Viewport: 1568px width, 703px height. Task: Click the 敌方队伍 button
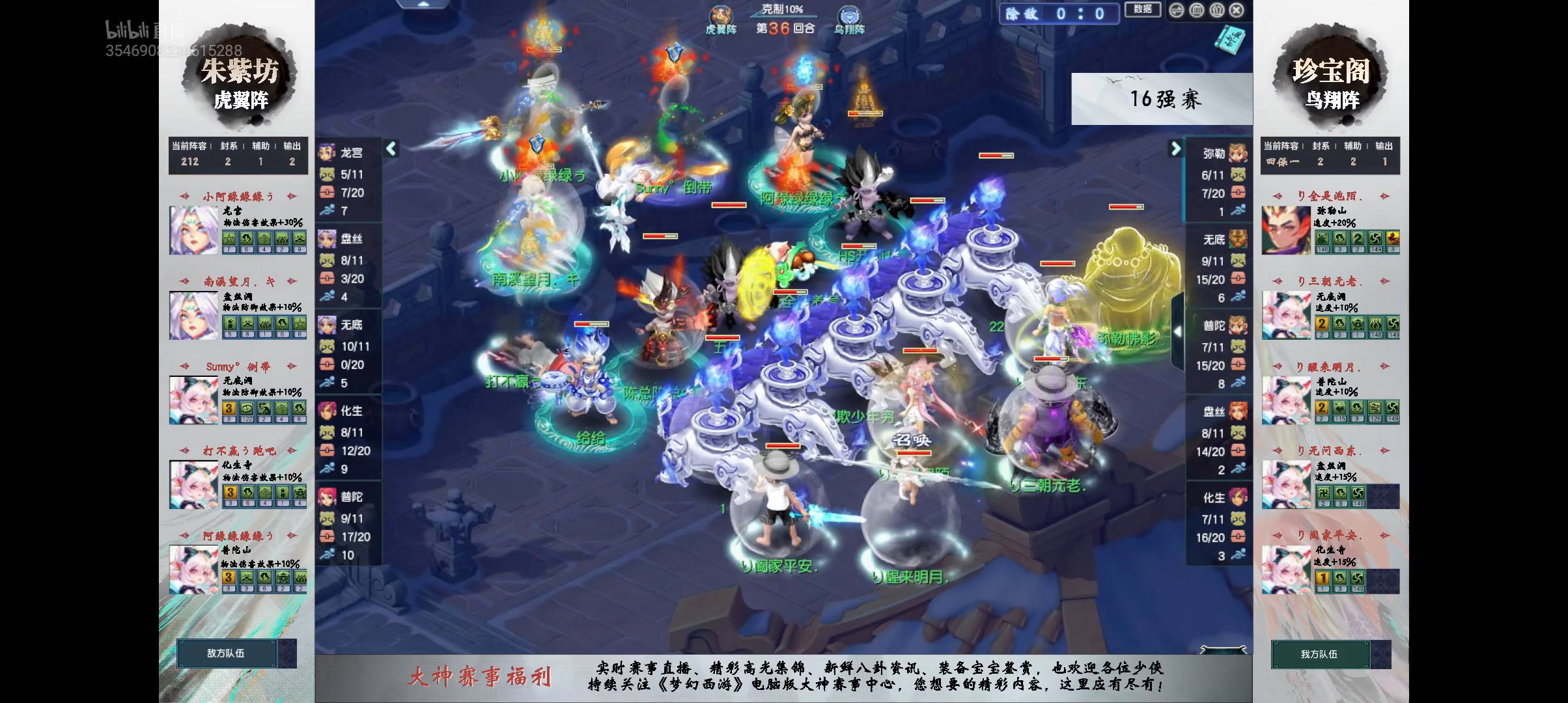click(x=225, y=653)
